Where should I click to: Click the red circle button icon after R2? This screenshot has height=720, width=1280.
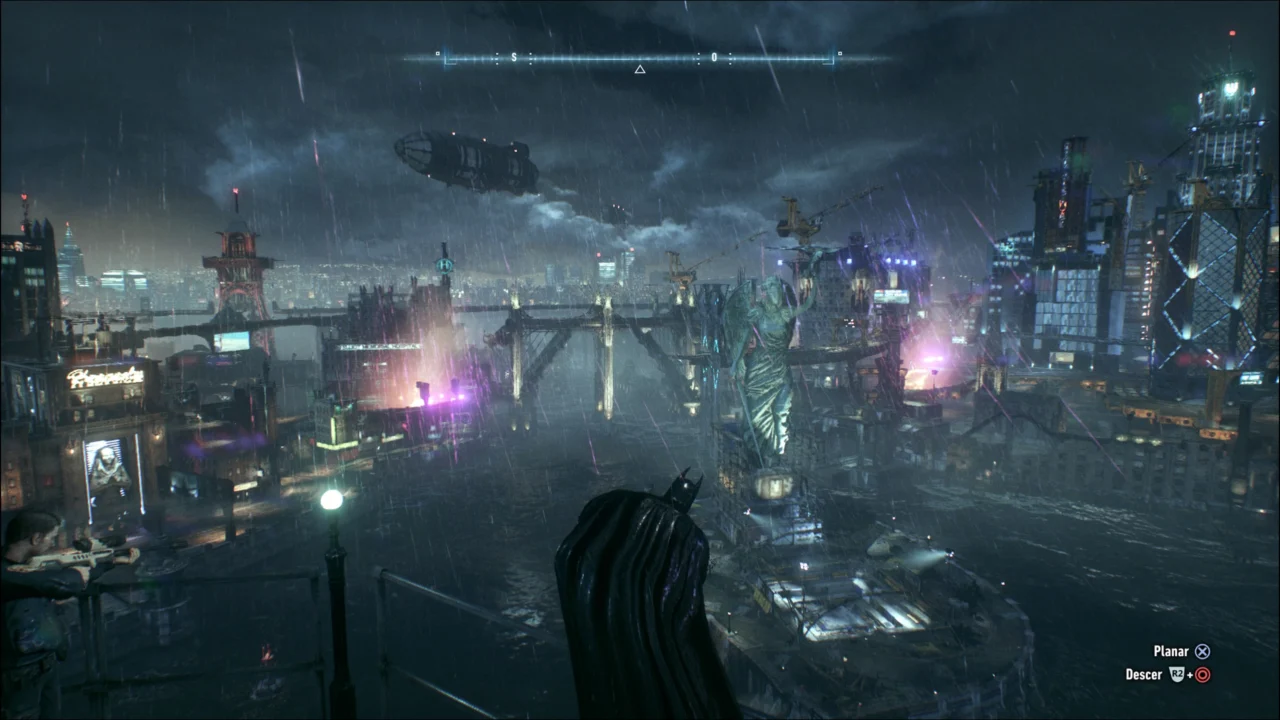pos(1203,674)
